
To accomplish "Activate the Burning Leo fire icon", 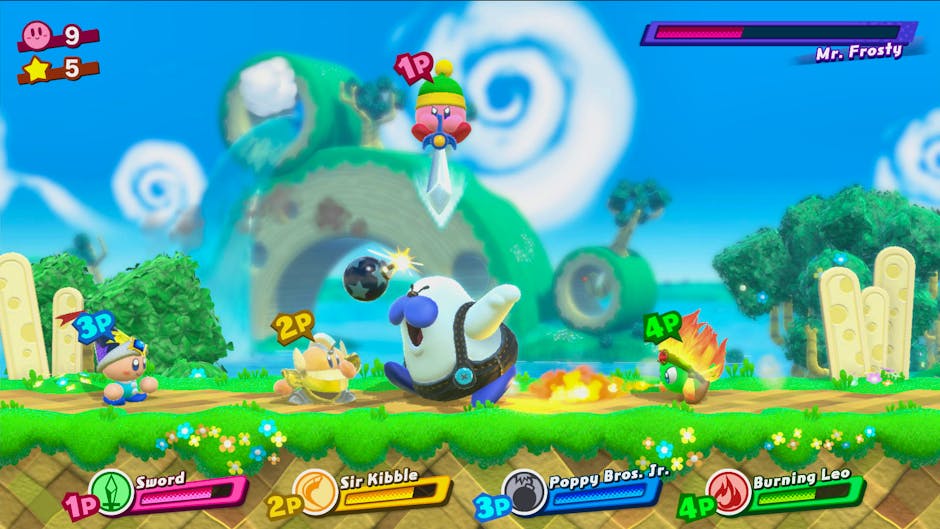I will (727, 492).
